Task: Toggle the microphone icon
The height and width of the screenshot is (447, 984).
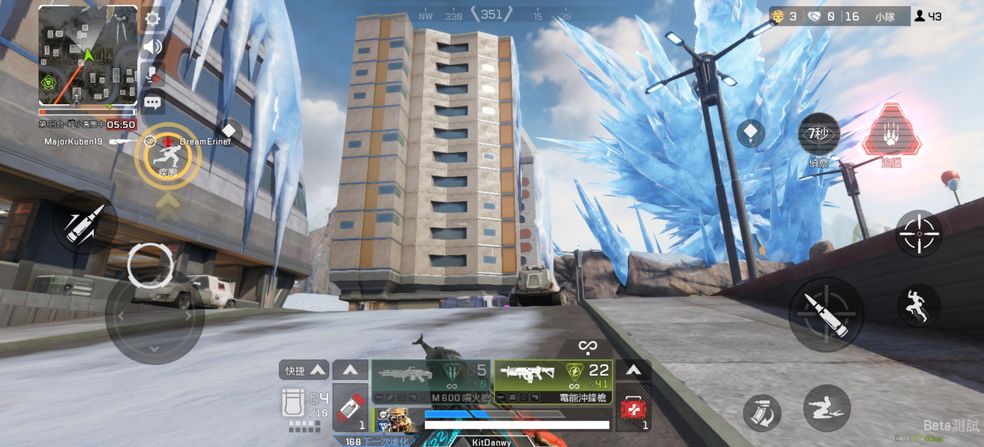Action: coord(153,74)
